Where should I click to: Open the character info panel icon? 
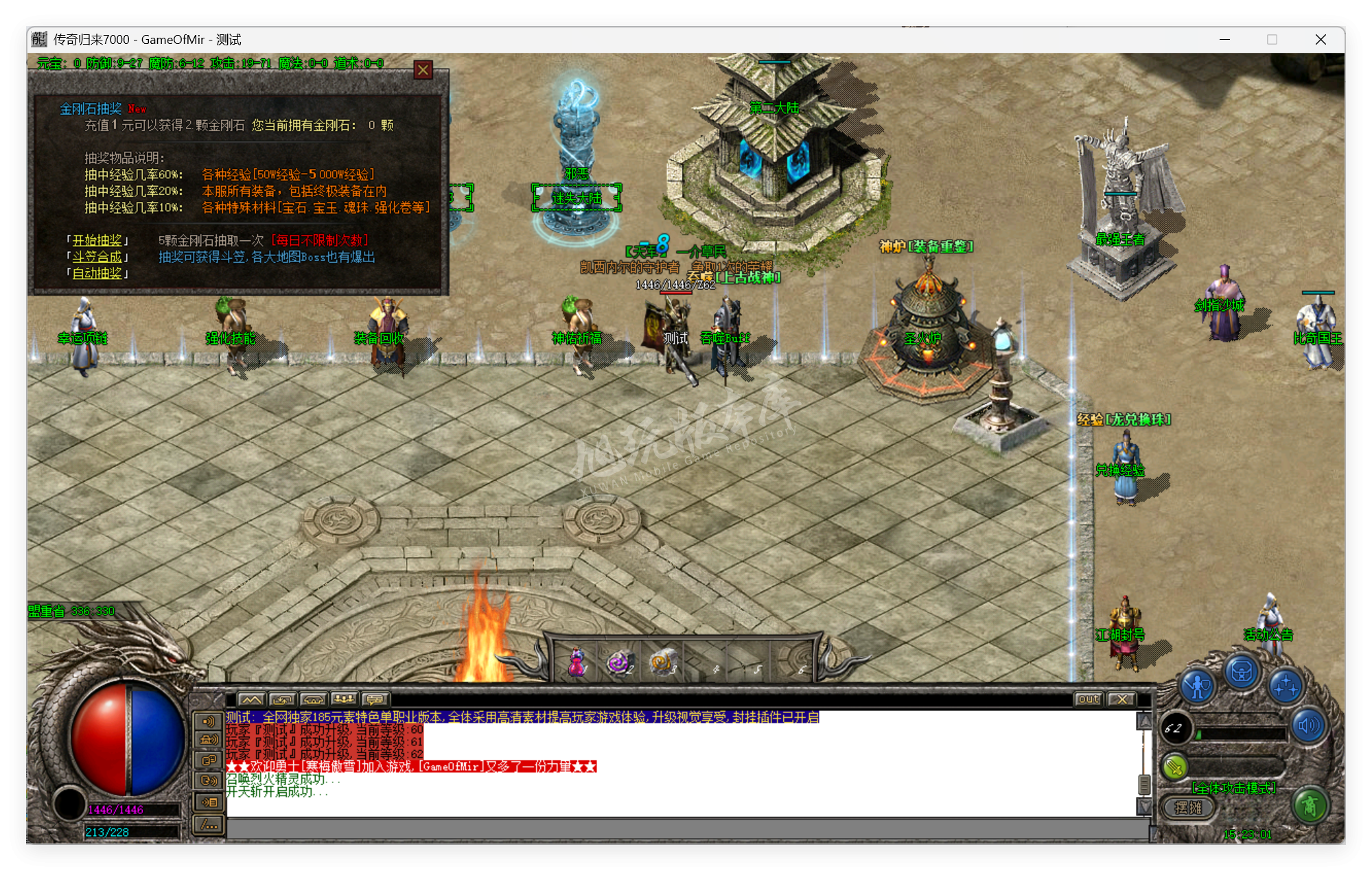pyautogui.click(x=1198, y=684)
